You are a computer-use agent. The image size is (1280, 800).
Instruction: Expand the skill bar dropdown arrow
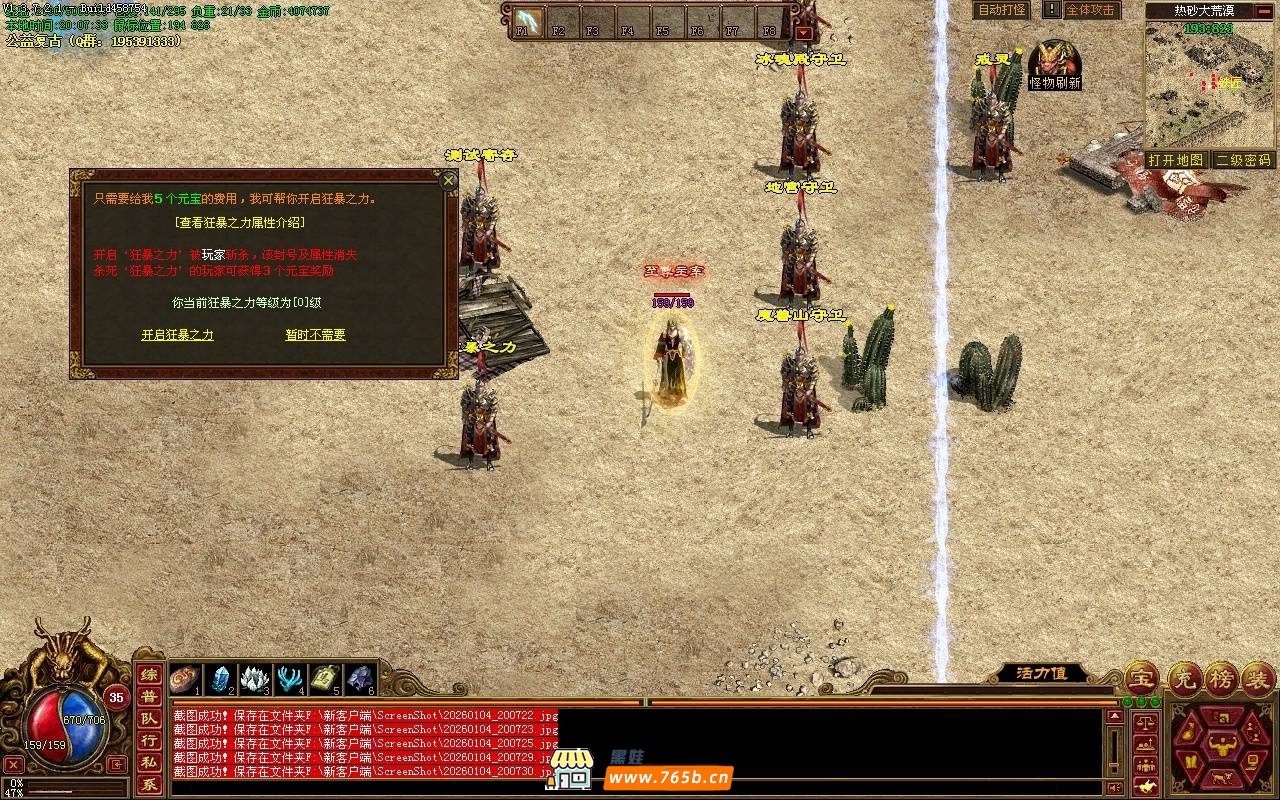click(803, 33)
